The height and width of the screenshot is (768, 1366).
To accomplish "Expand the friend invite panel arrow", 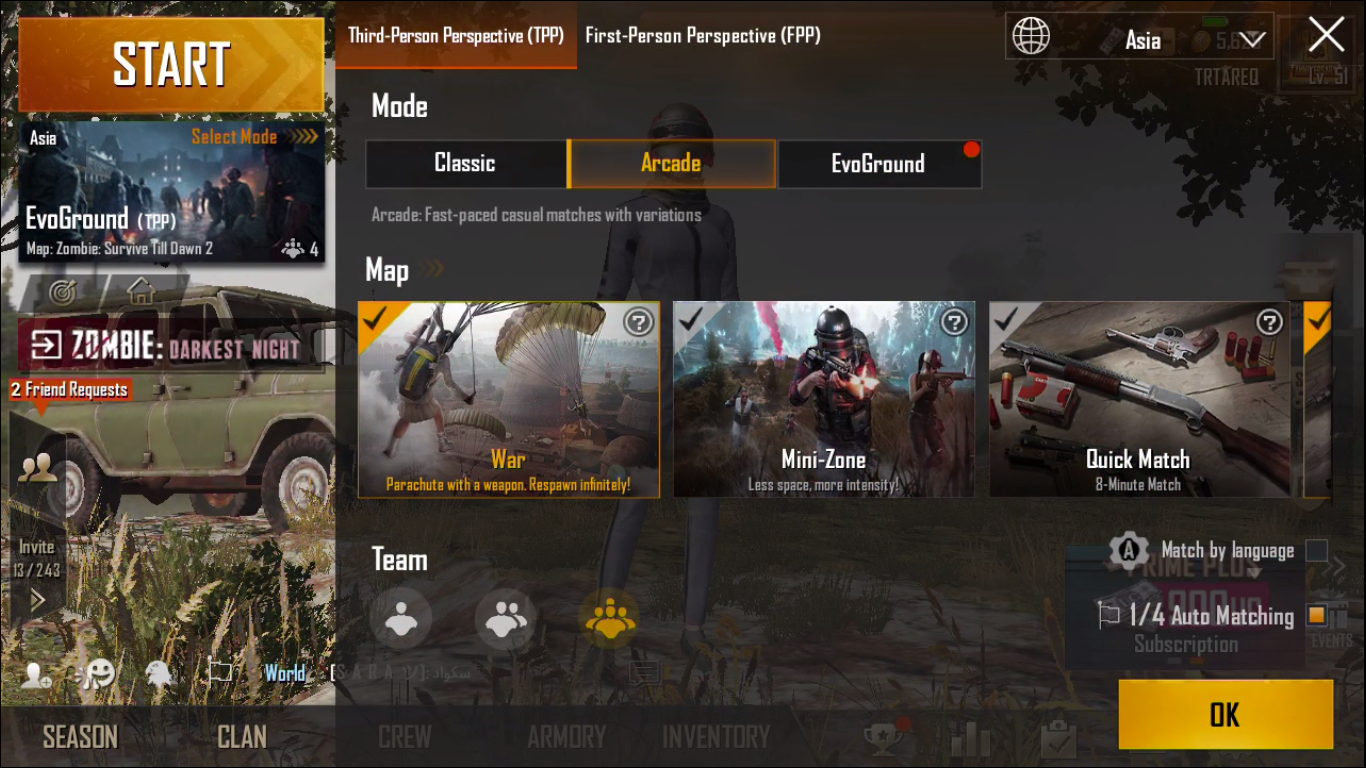I will pyautogui.click(x=38, y=601).
